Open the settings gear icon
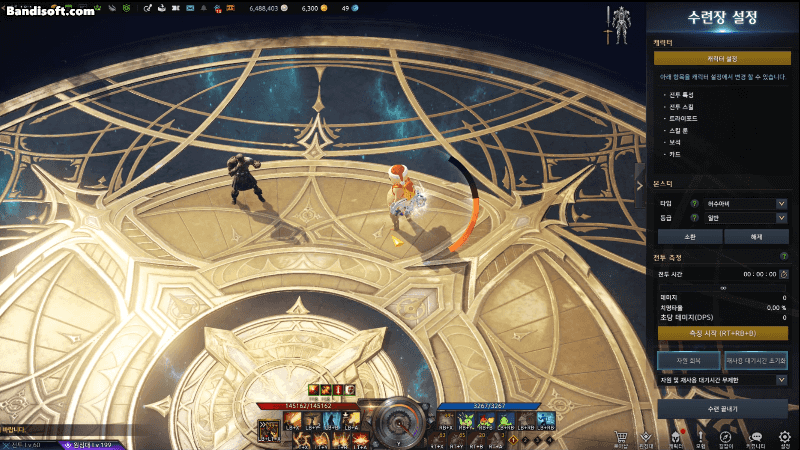The width and height of the screenshot is (800, 450). coord(785,437)
